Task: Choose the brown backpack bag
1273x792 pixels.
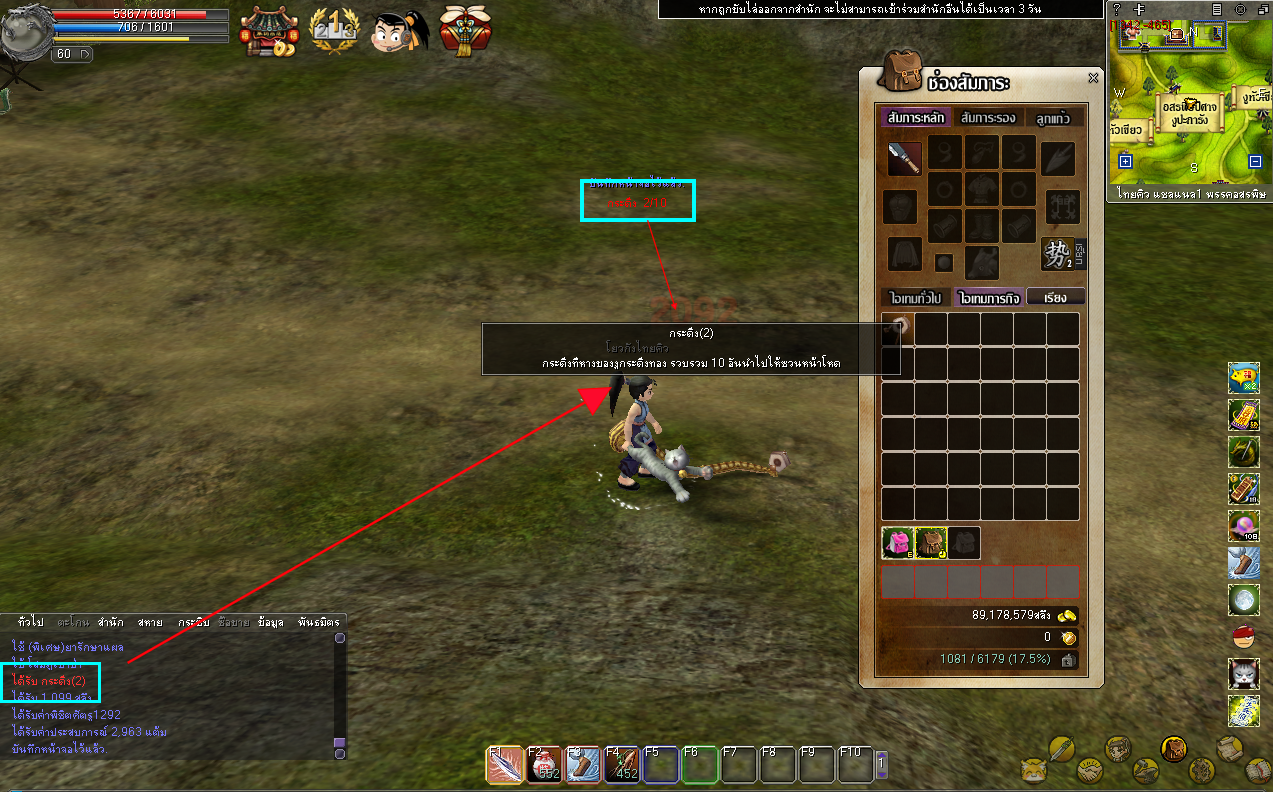Action: click(x=930, y=543)
